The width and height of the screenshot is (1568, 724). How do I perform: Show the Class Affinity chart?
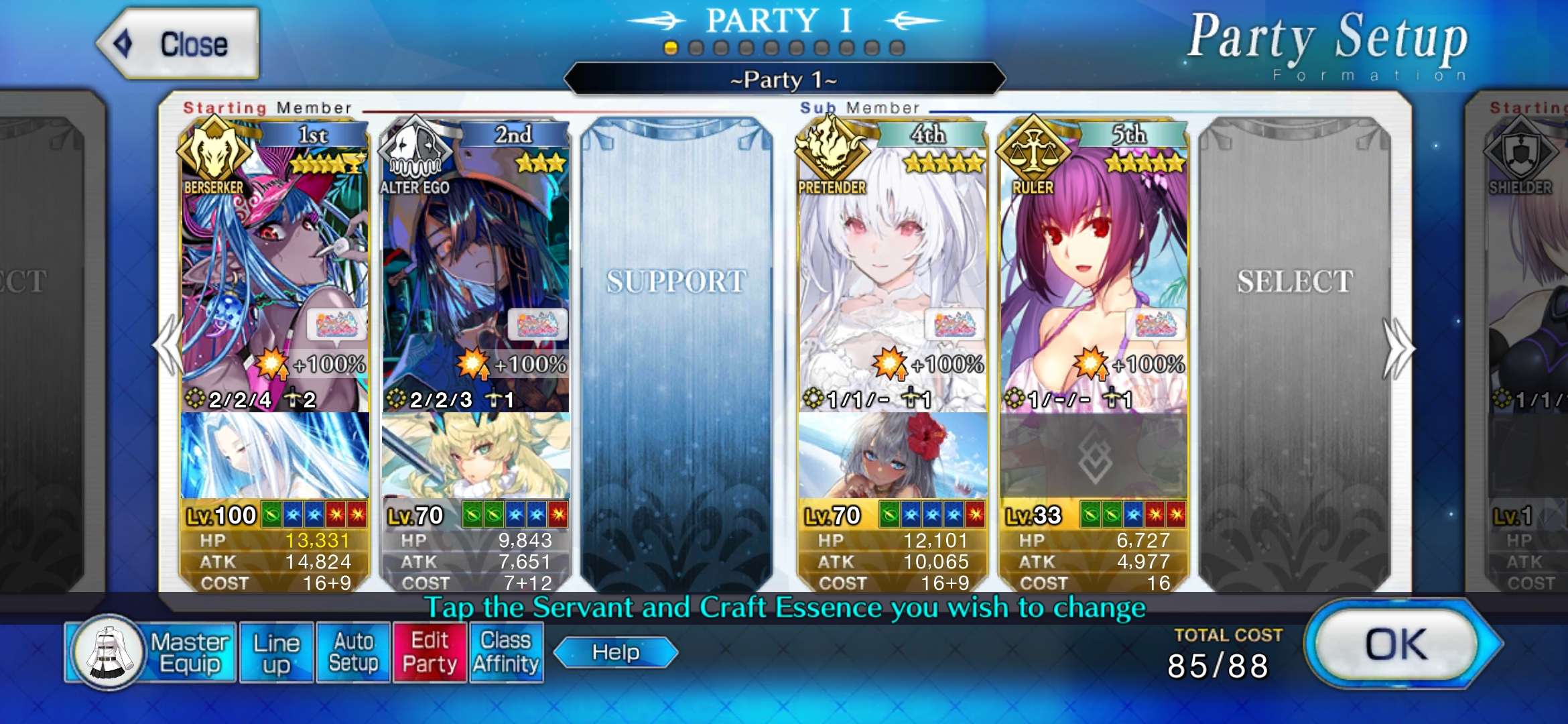click(506, 652)
